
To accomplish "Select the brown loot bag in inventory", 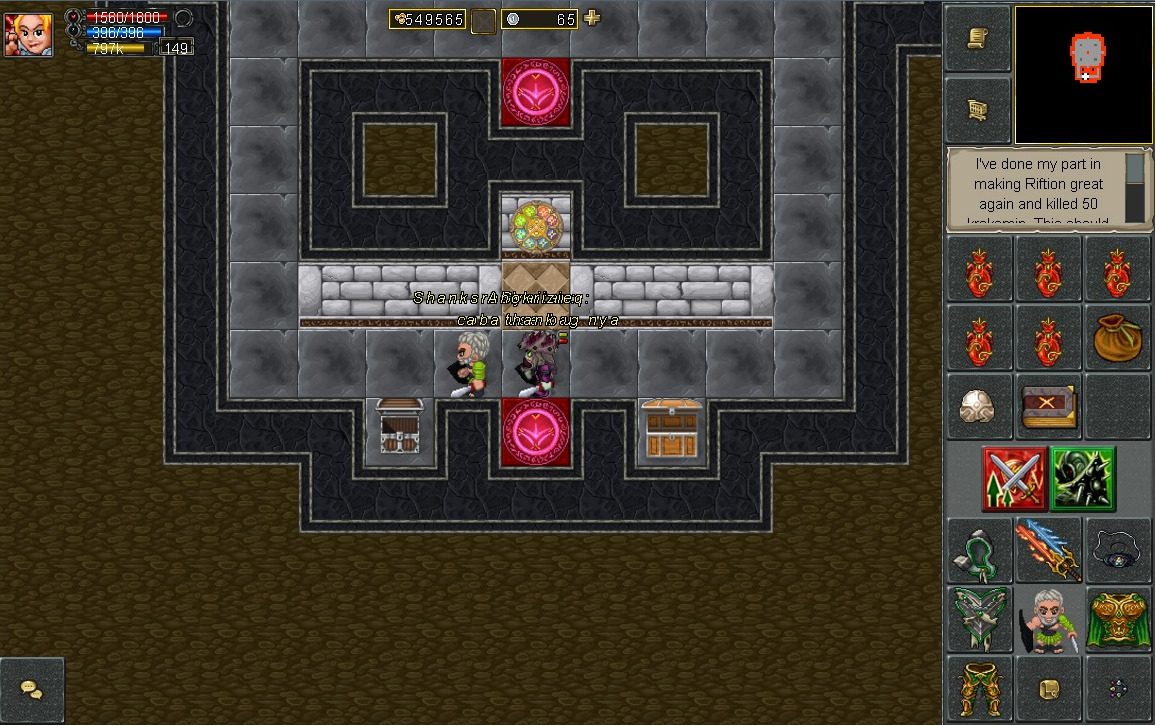I will [1117, 338].
